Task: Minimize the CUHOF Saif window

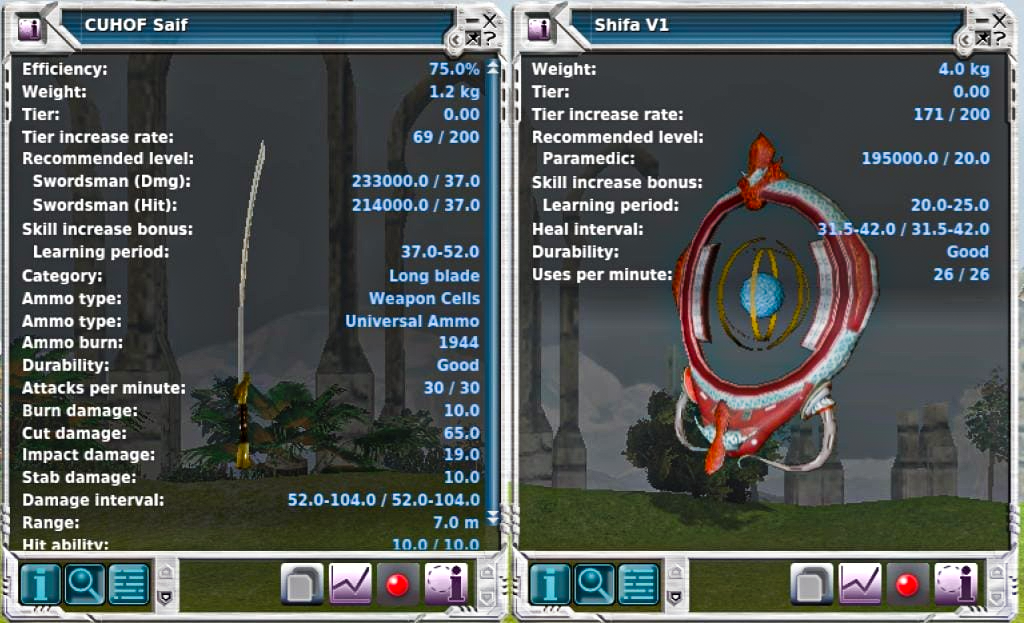Action: (x=472, y=20)
